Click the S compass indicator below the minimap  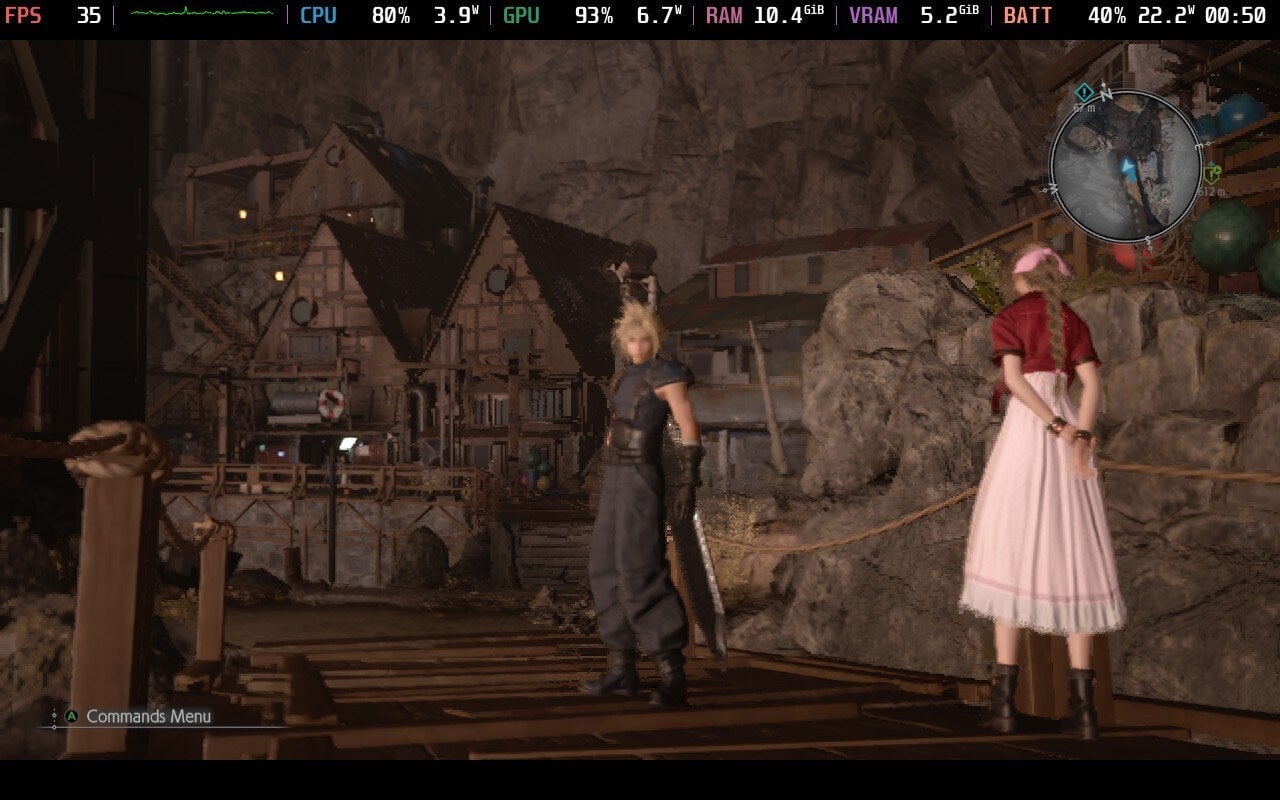[x=1149, y=239]
